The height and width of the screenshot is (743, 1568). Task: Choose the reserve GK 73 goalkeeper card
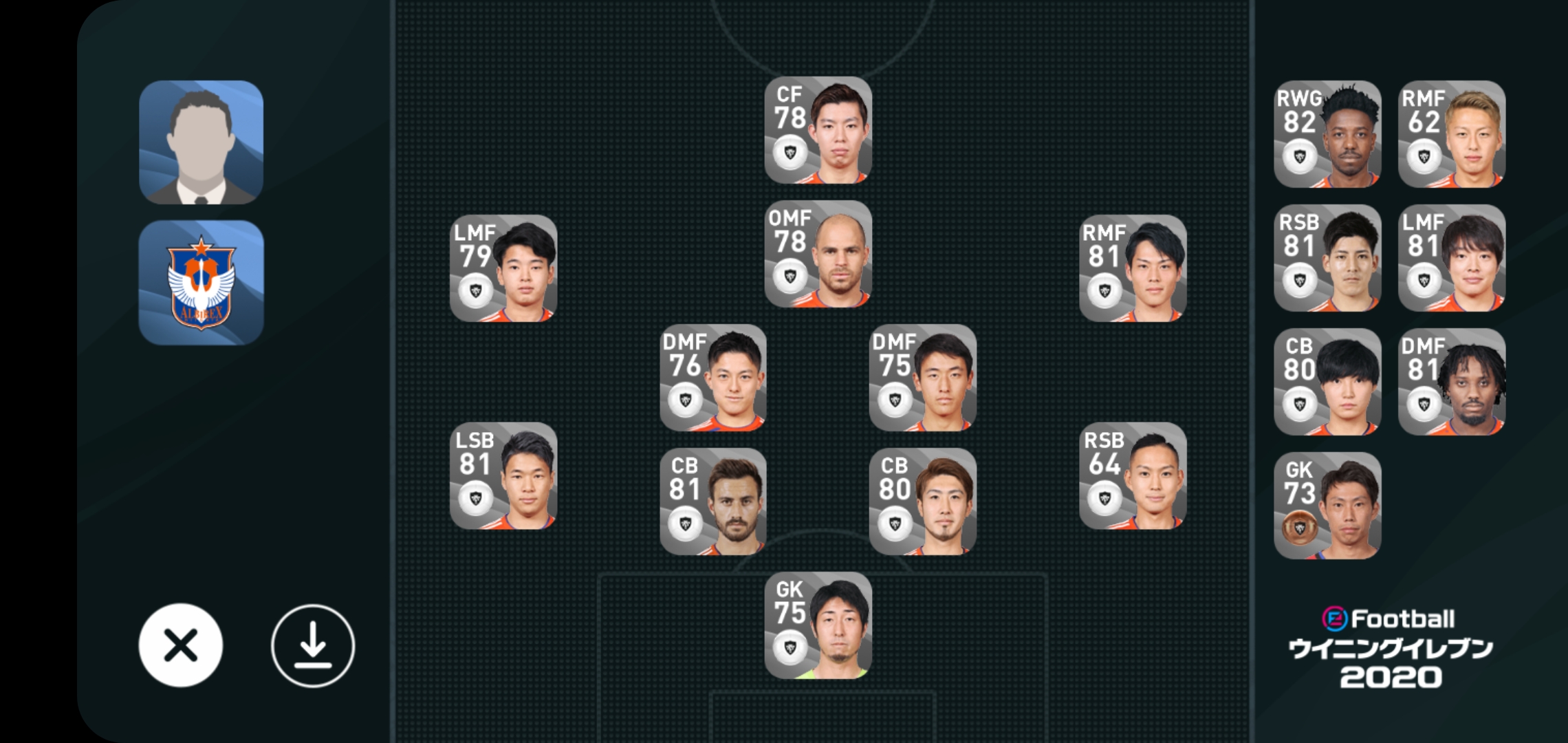pyautogui.click(x=1327, y=506)
